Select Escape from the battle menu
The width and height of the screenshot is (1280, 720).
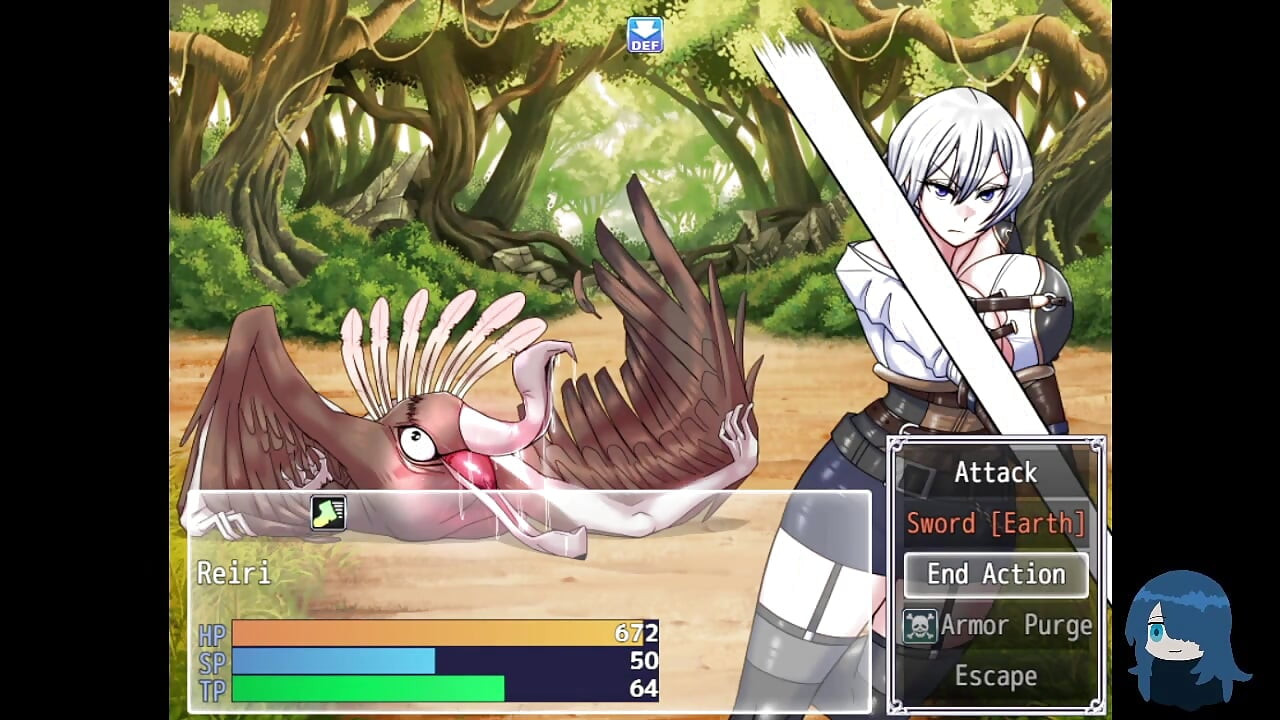[x=996, y=676]
